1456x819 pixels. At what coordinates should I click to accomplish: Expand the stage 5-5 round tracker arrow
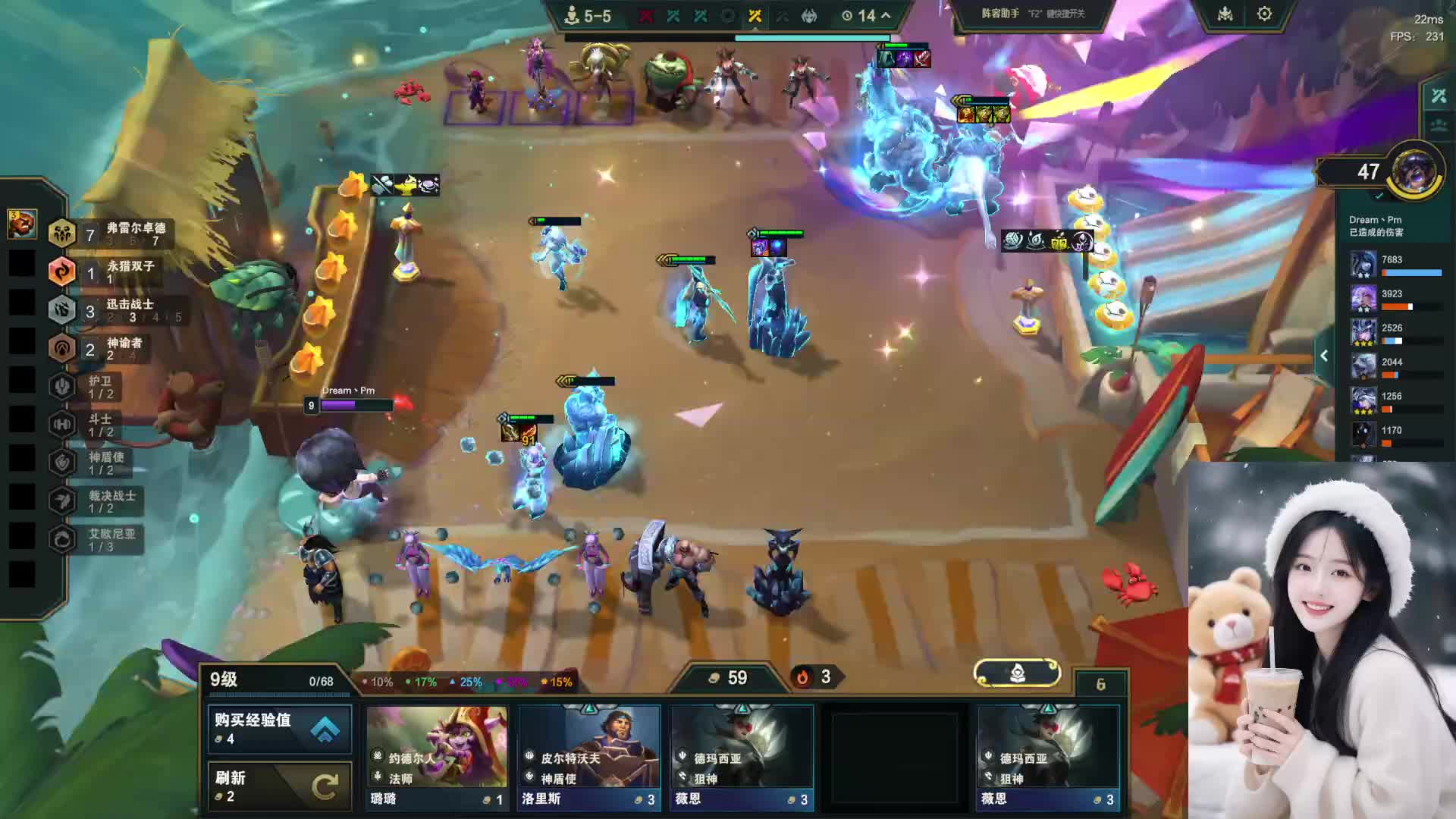[x=886, y=15]
